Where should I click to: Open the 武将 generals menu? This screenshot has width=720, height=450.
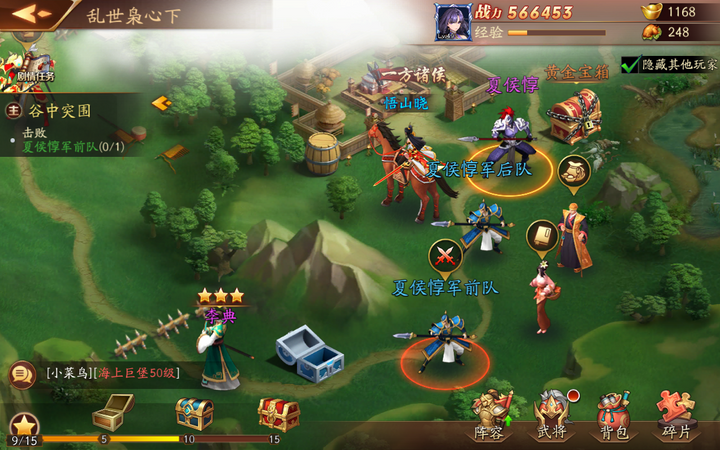click(551, 416)
